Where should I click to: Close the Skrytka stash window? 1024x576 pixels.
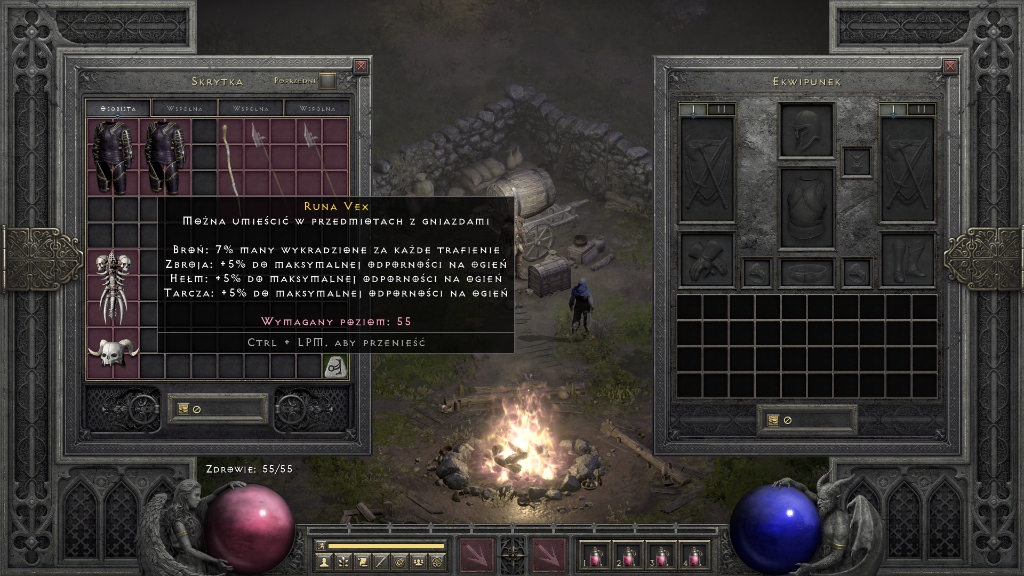(x=361, y=67)
